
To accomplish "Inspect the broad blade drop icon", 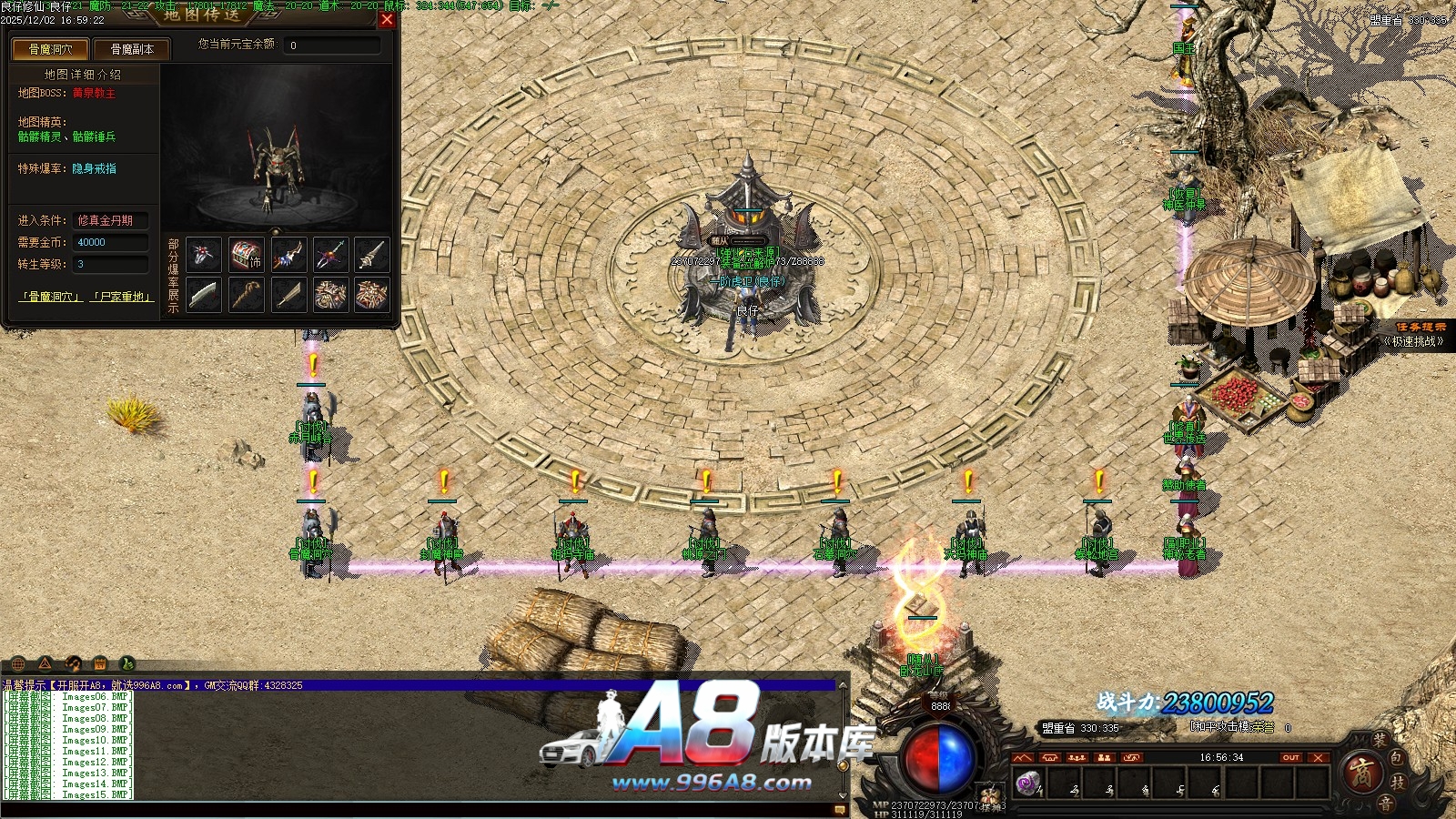I will tap(204, 295).
